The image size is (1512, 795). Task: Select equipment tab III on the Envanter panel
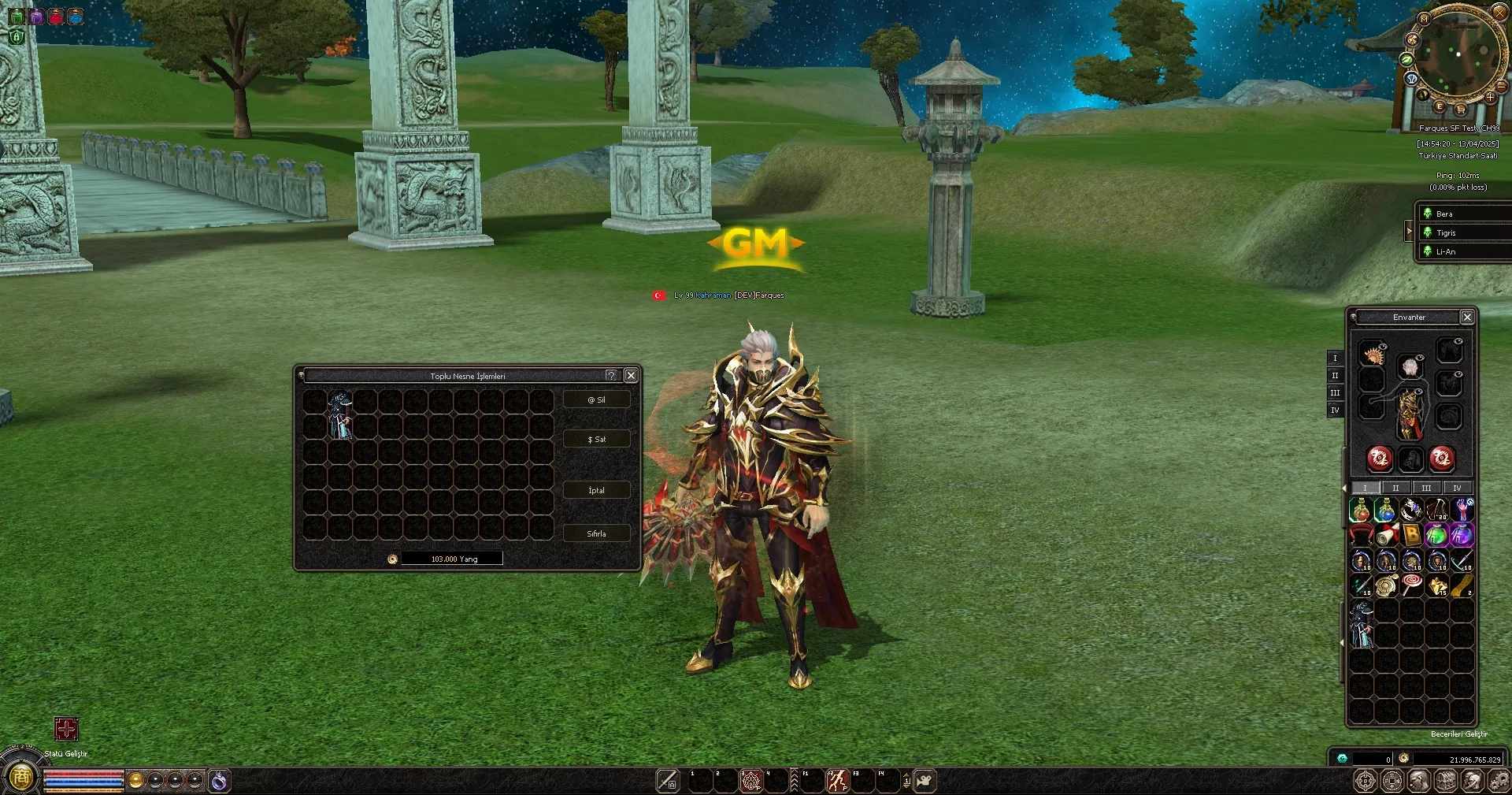(1335, 392)
